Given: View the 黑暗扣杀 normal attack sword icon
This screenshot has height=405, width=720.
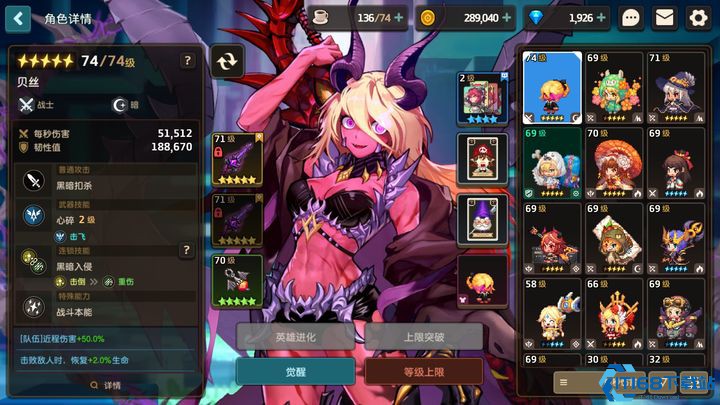Looking at the screenshot, I should (33, 180).
